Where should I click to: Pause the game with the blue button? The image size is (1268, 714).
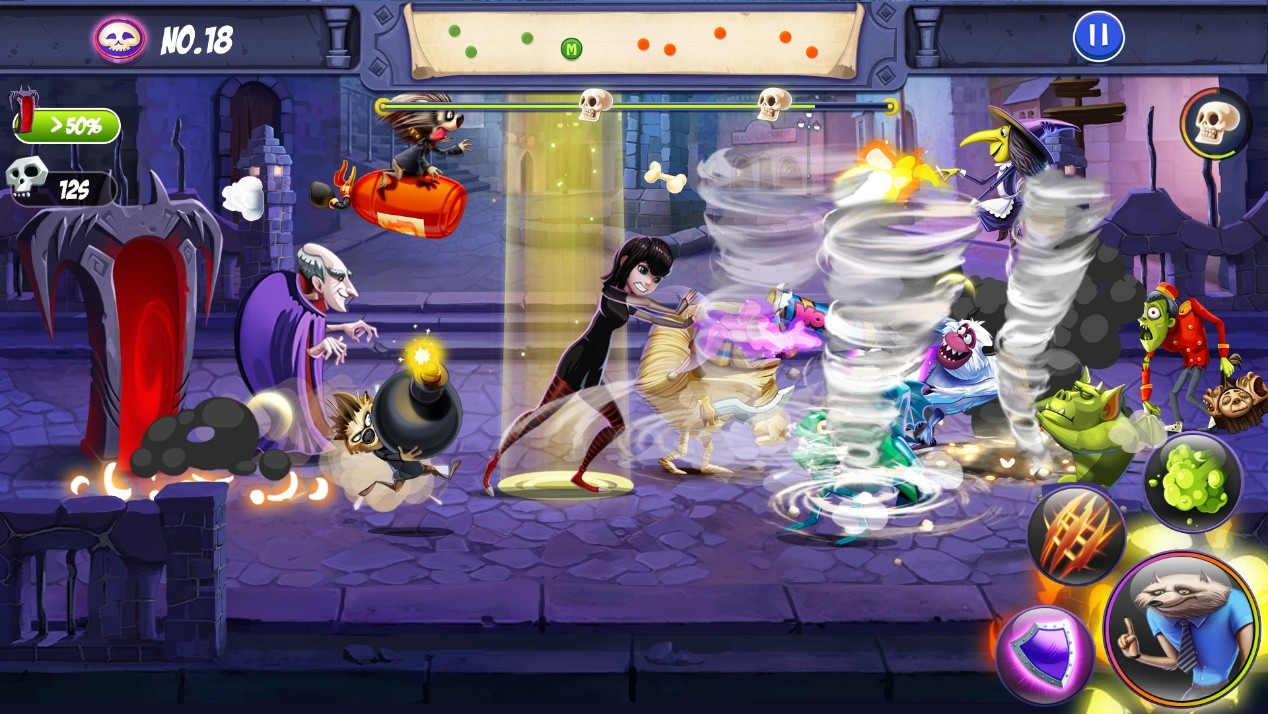pyautogui.click(x=1098, y=36)
